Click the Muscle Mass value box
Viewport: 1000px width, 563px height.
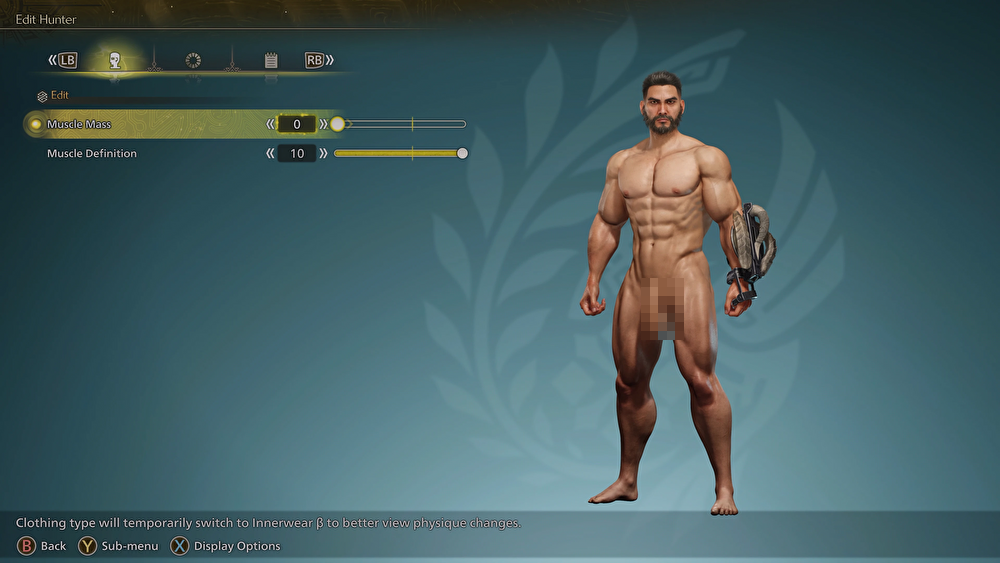297,125
